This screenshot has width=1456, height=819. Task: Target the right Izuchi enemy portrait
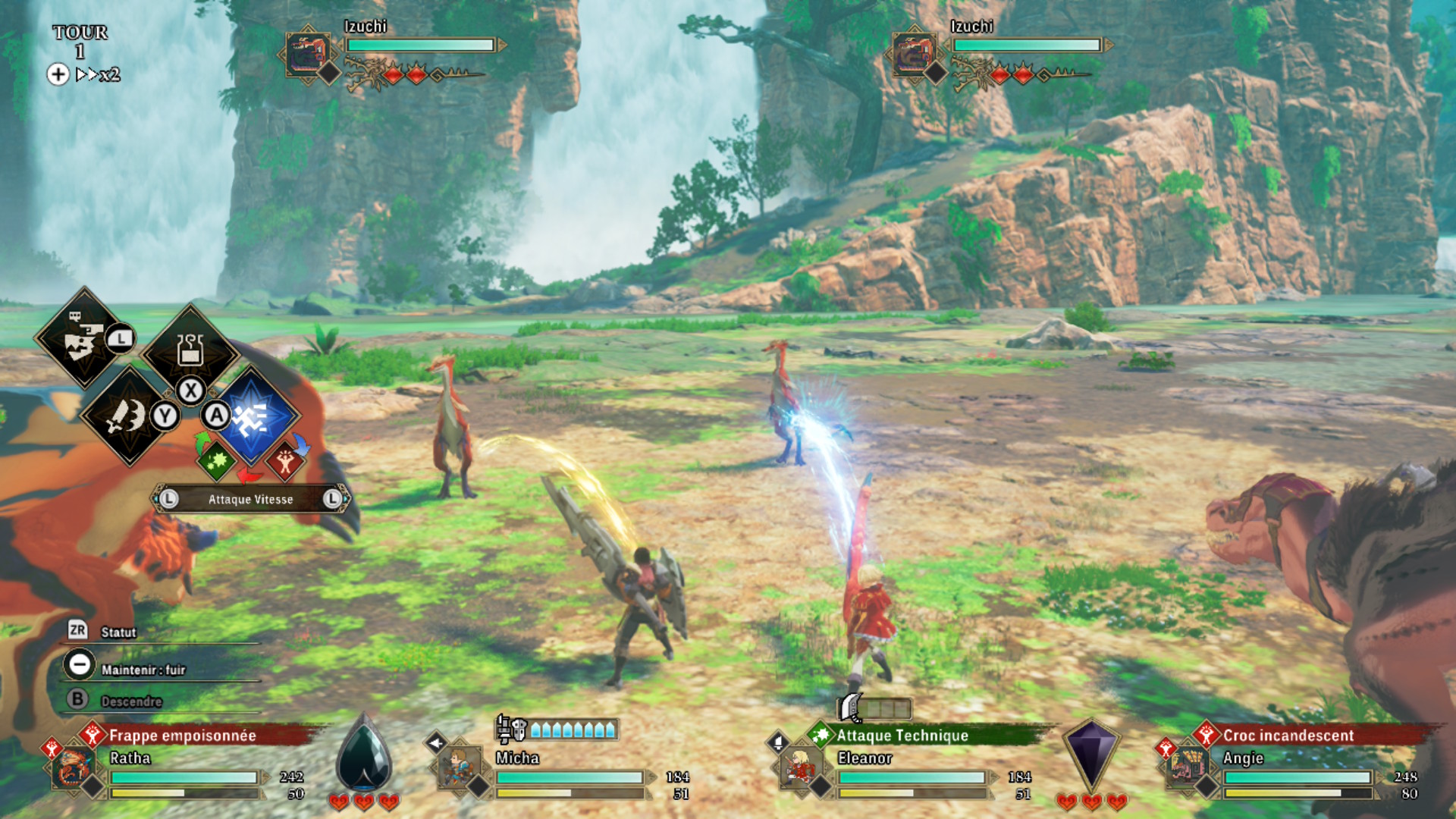tap(914, 53)
